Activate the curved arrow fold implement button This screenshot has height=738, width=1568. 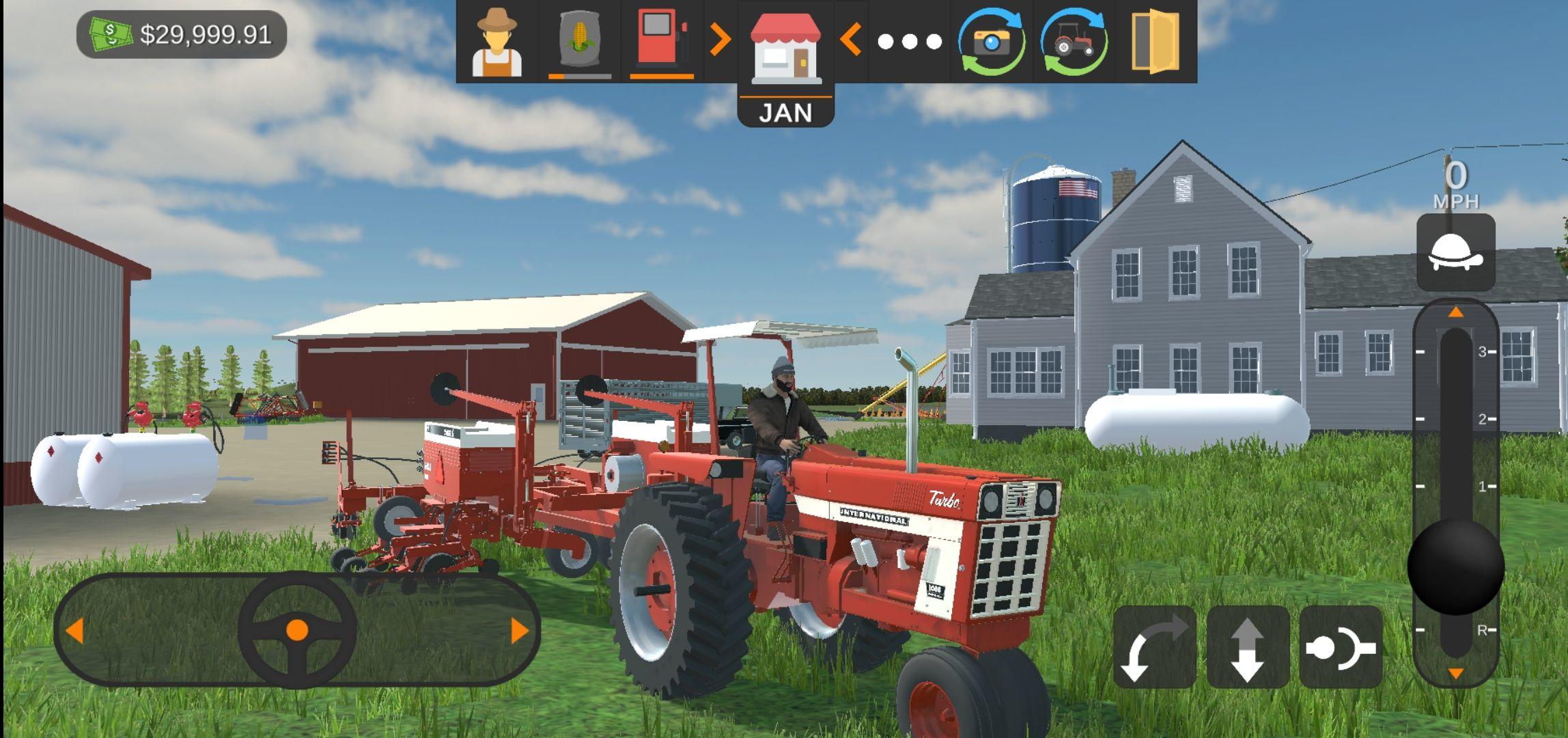point(1154,646)
